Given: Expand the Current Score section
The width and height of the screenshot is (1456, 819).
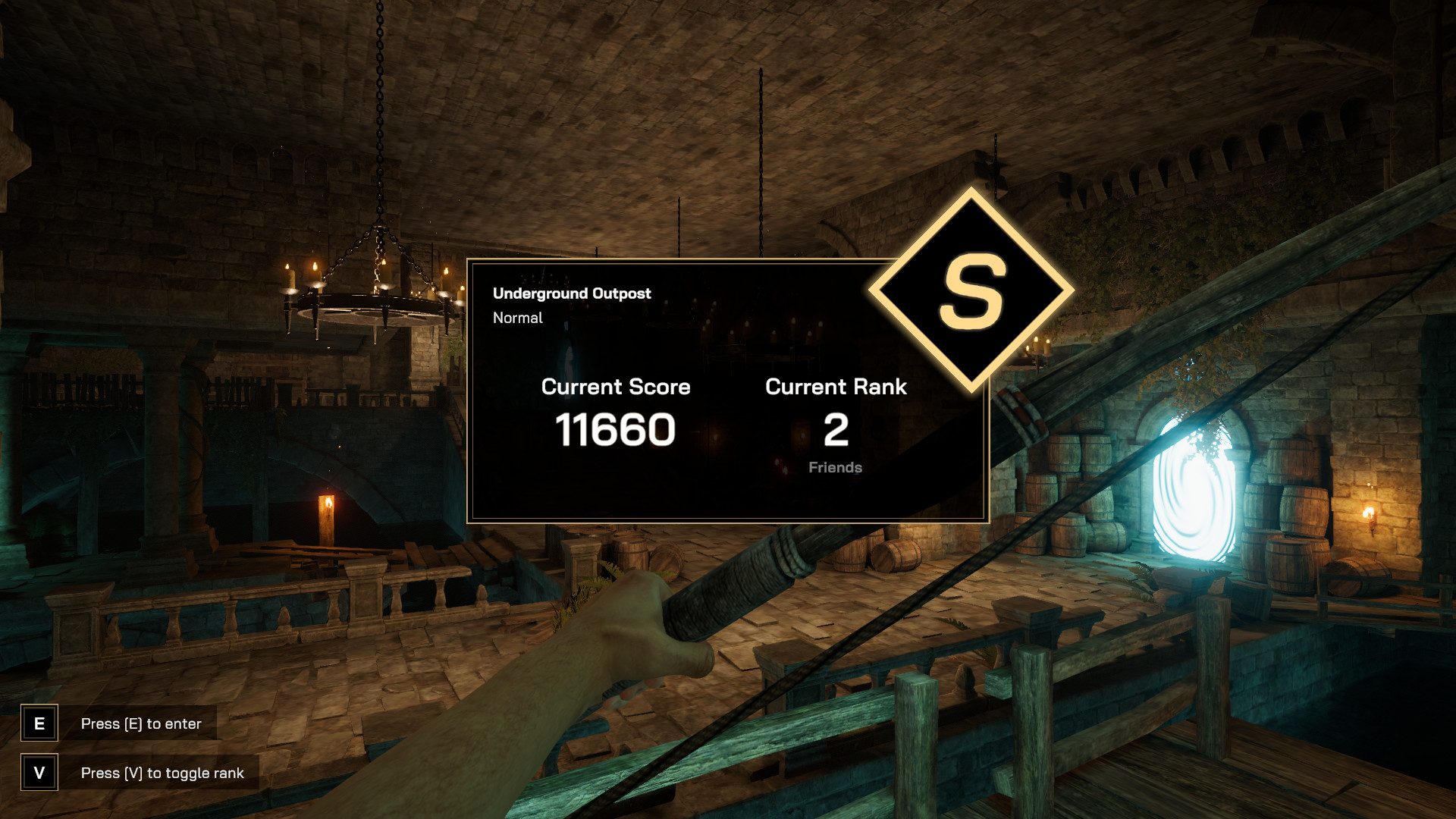Looking at the screenshot, I should tap(614, 387).
